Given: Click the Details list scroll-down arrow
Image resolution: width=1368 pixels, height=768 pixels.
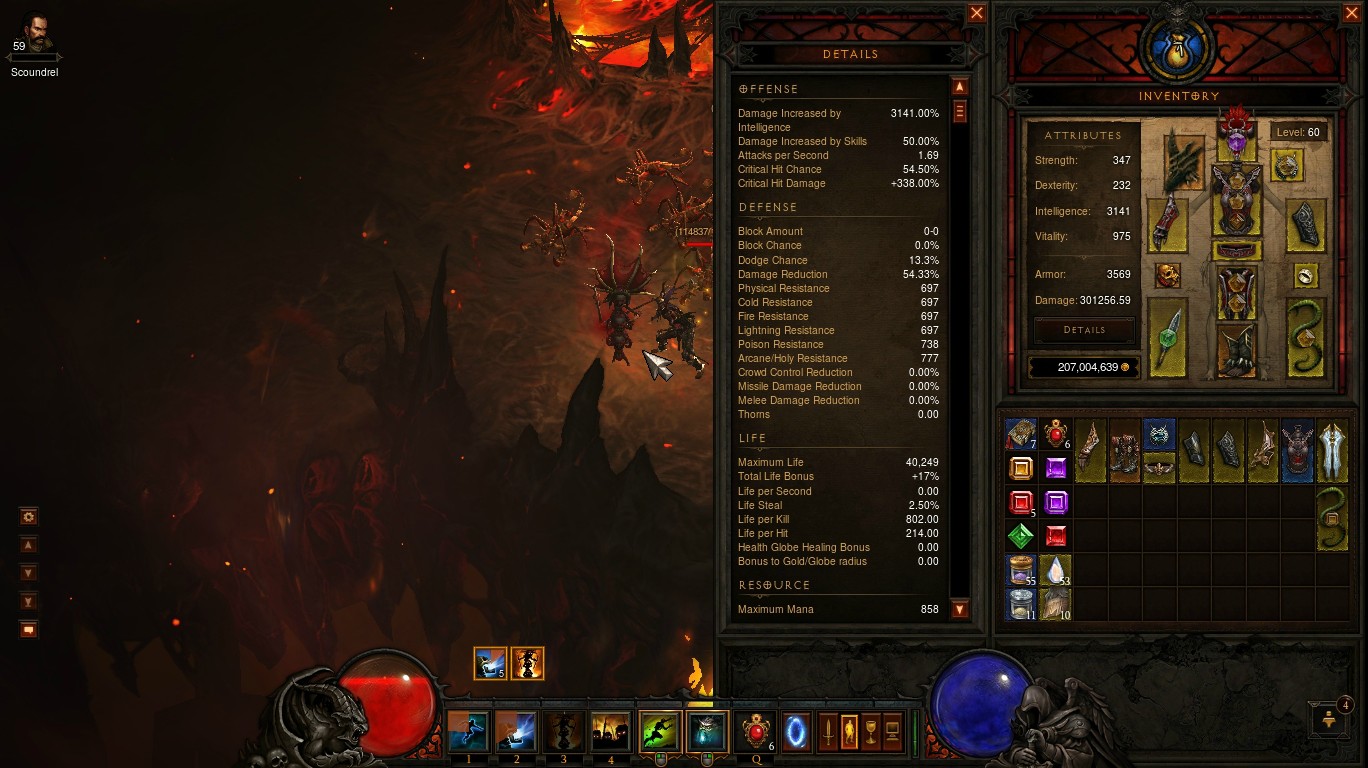Looking at the screenshot, I should point(960,609).
